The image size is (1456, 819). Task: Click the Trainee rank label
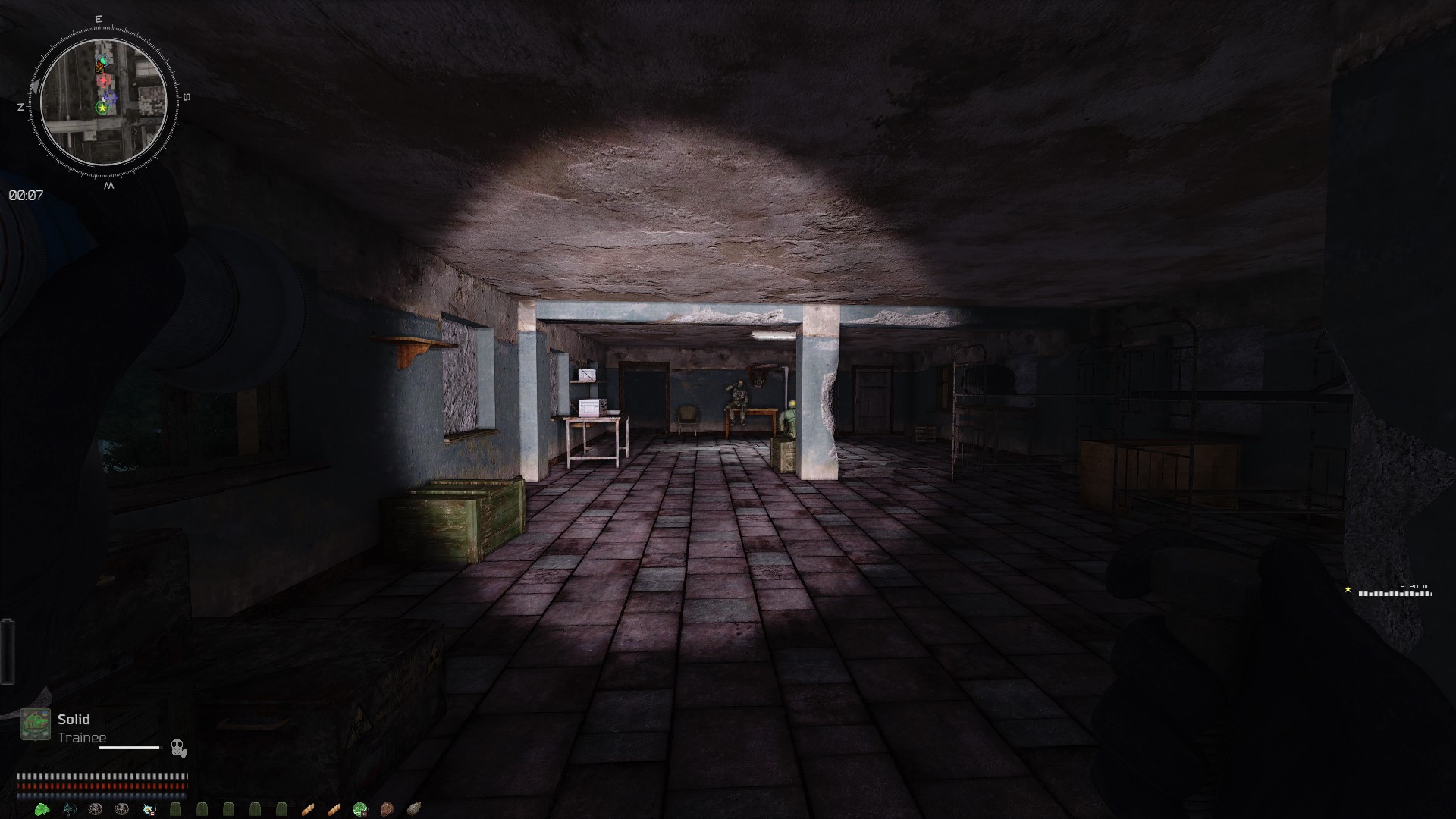click(82, 736)
